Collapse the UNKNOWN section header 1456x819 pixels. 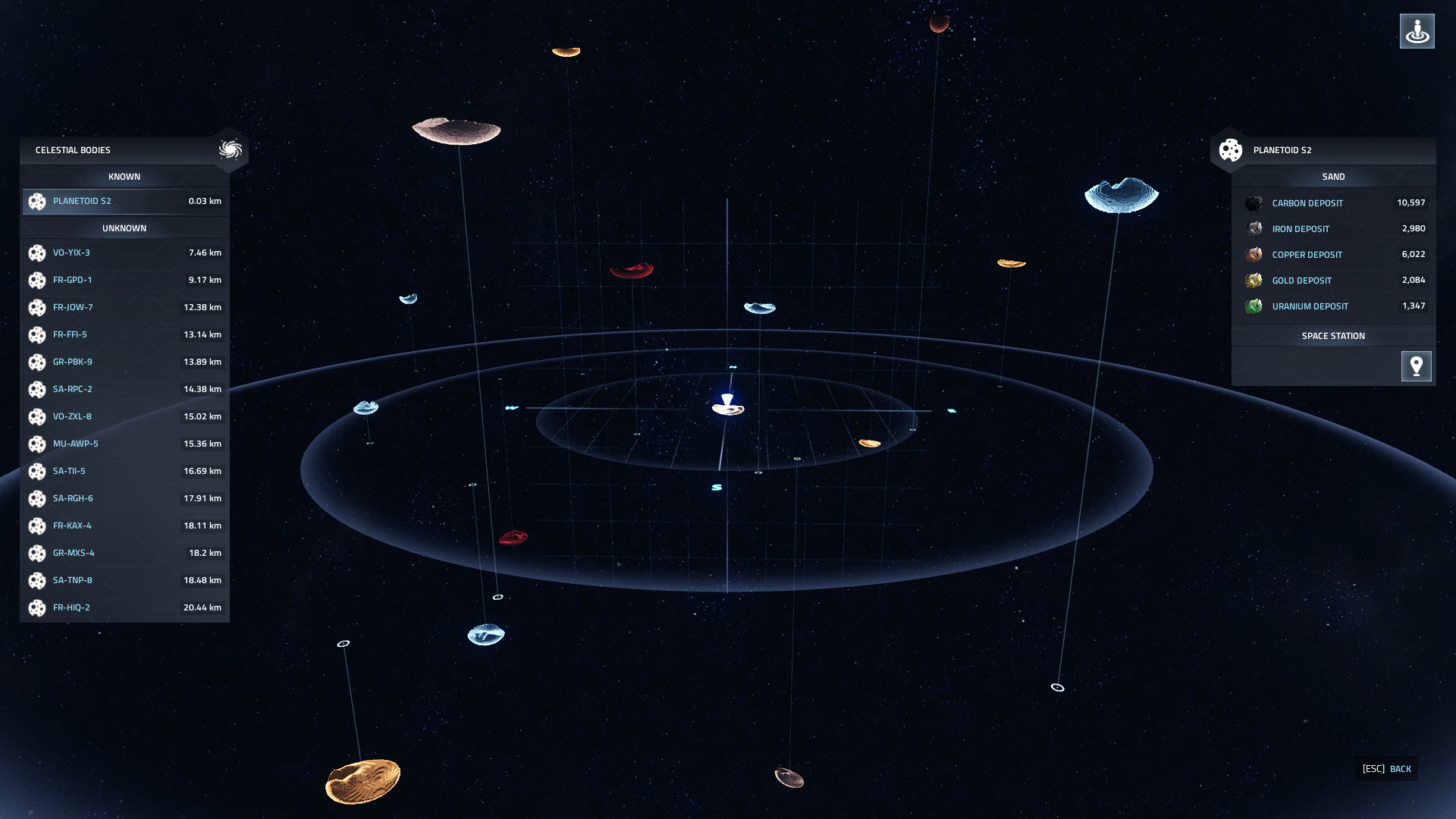pyautogui.click(x=124, y=227)
